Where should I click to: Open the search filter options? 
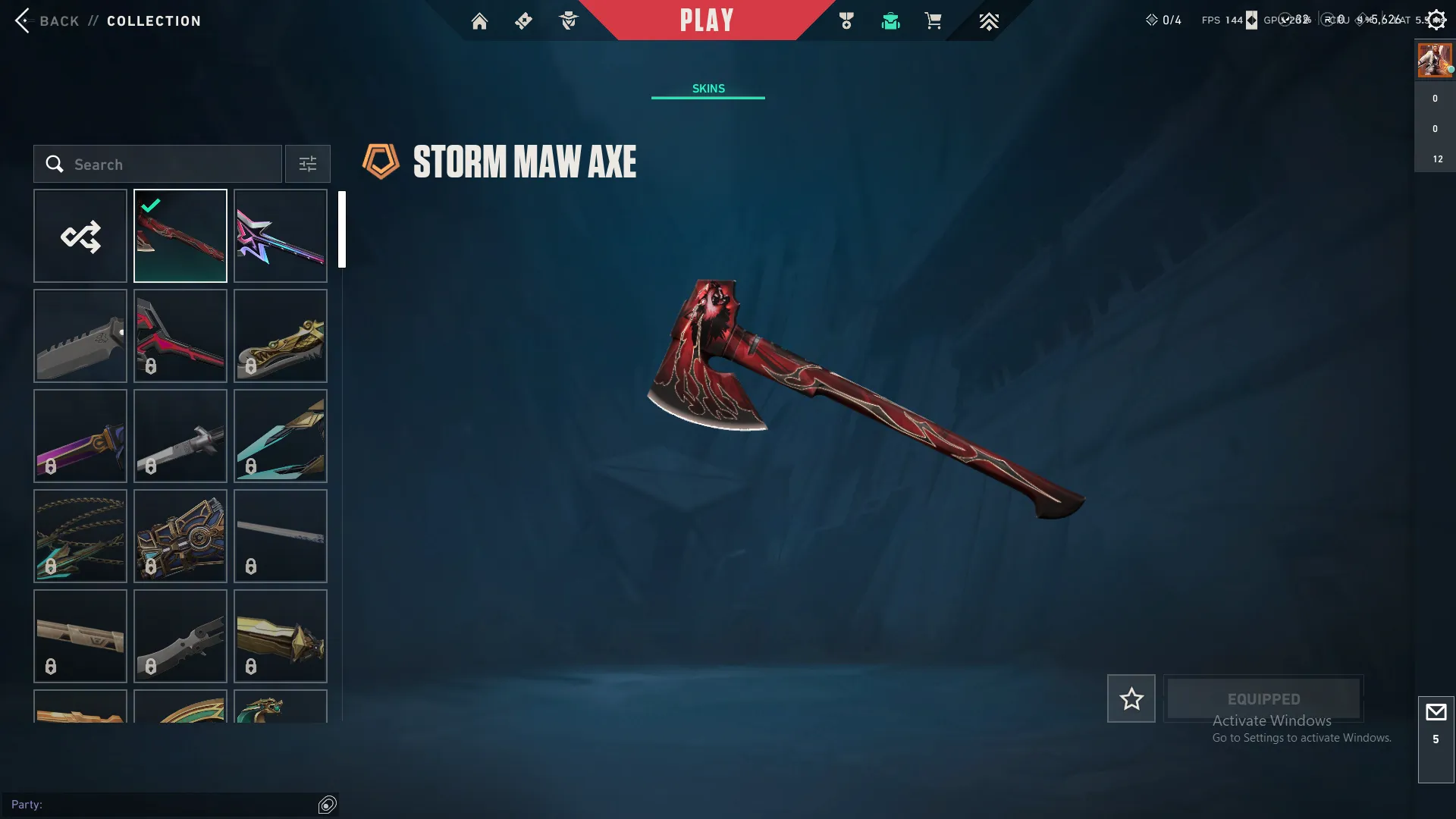(307, 164)
